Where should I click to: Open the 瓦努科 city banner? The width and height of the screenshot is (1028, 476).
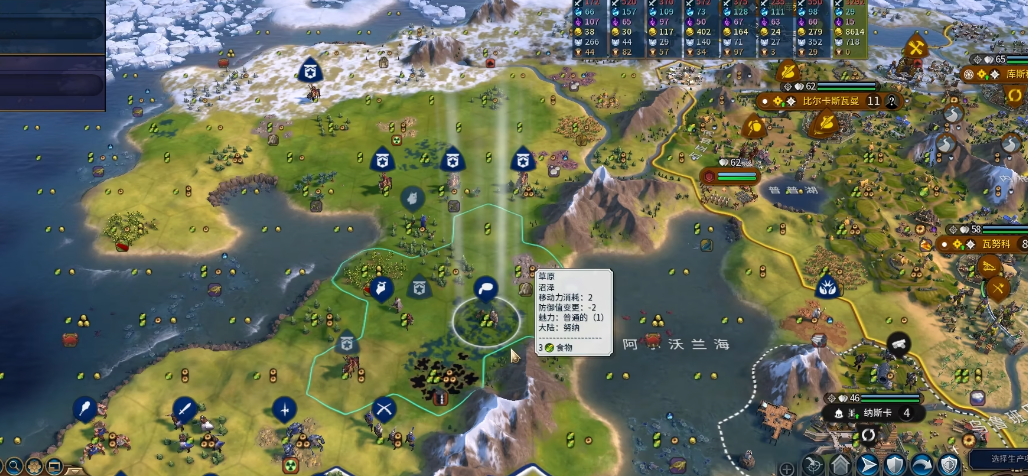pos(994,244)
